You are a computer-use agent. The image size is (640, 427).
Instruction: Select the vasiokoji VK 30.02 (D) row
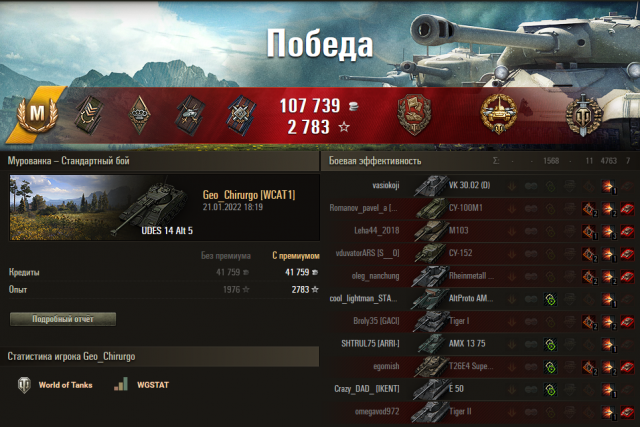pos(480,185)
